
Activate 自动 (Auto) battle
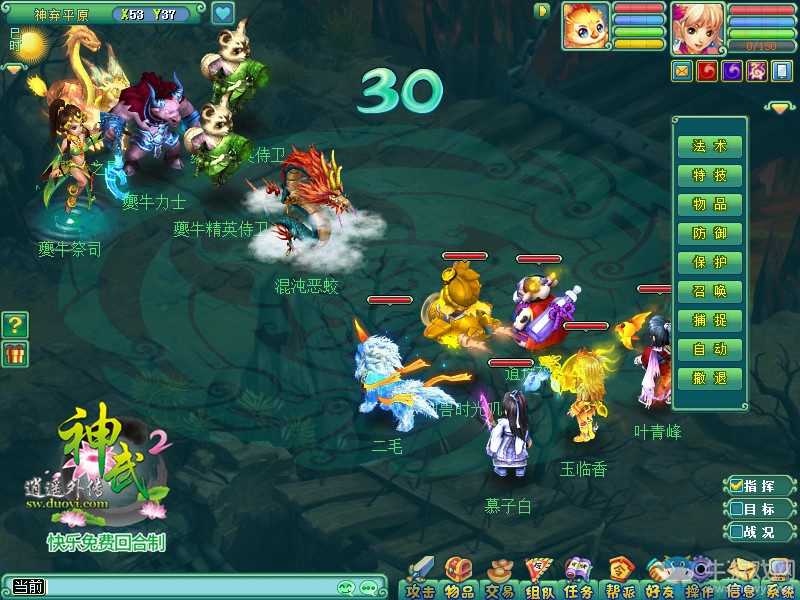point(710,349)
